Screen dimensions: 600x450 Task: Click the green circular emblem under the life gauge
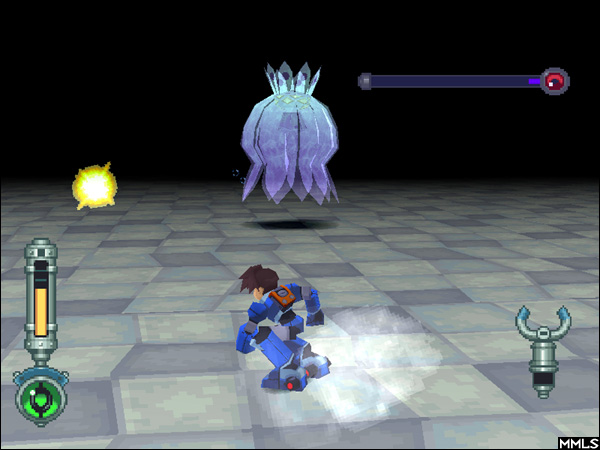click(40, 397)
